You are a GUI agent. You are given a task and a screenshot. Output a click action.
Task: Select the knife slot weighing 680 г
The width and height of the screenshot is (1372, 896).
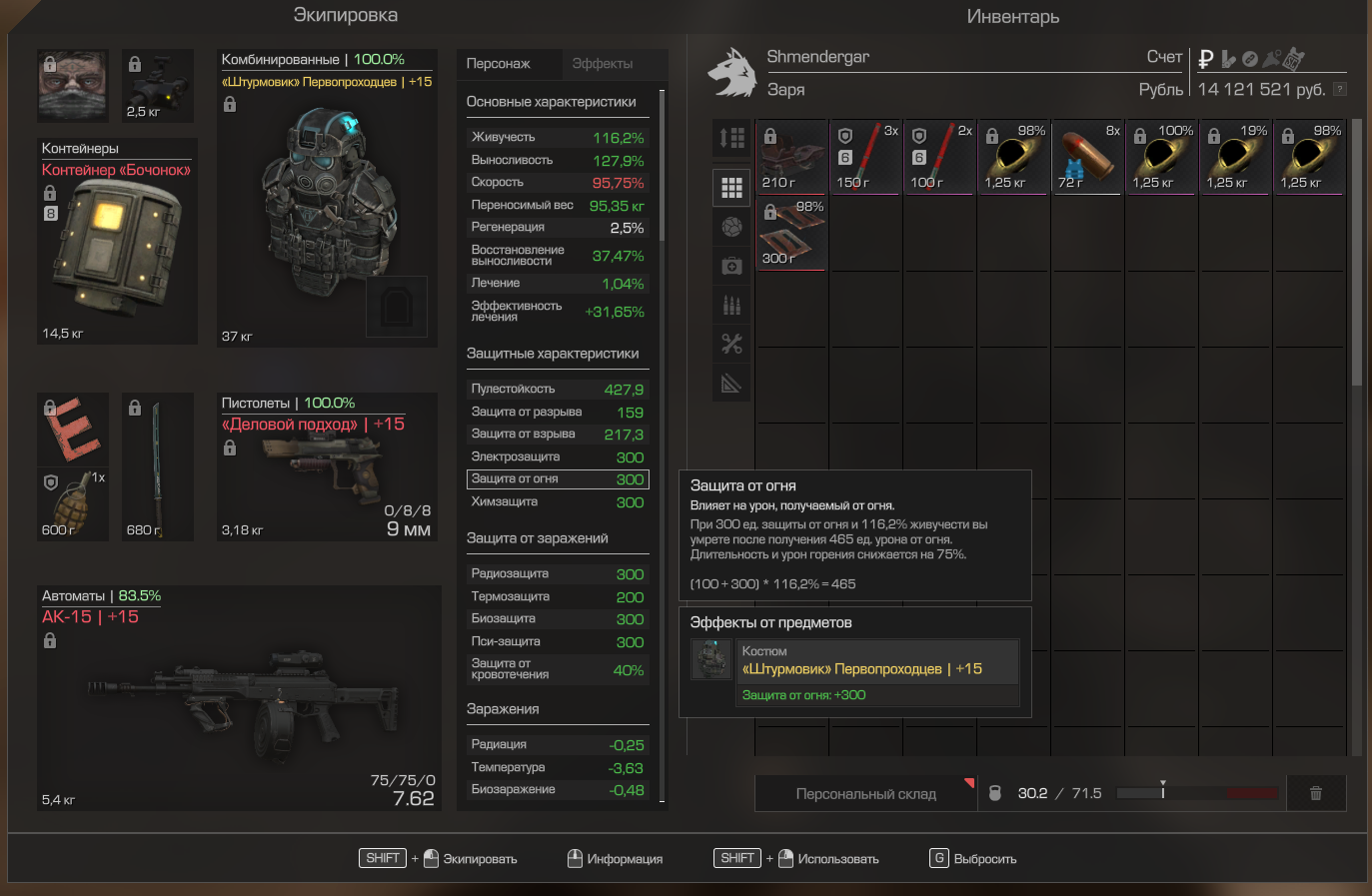point(157,466)
